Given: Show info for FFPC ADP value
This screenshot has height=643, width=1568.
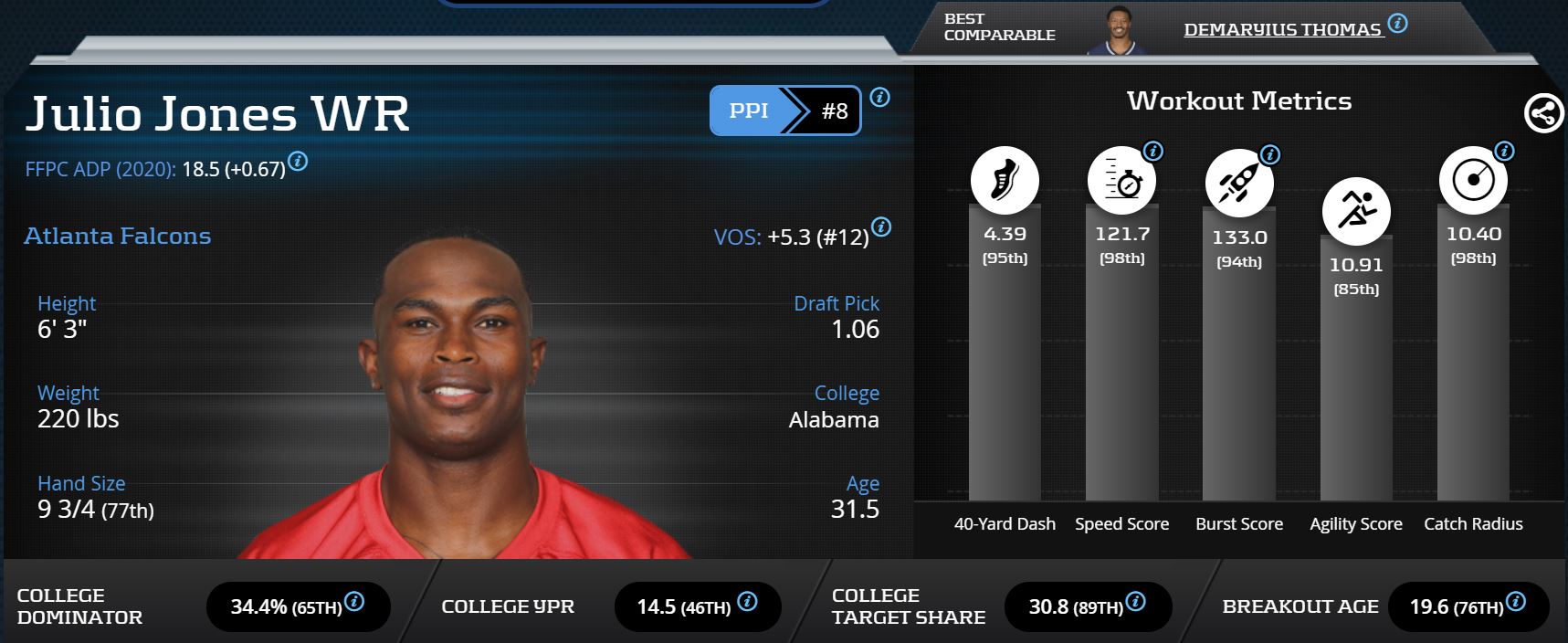Looking at the screenshot, I should point(298,162).
